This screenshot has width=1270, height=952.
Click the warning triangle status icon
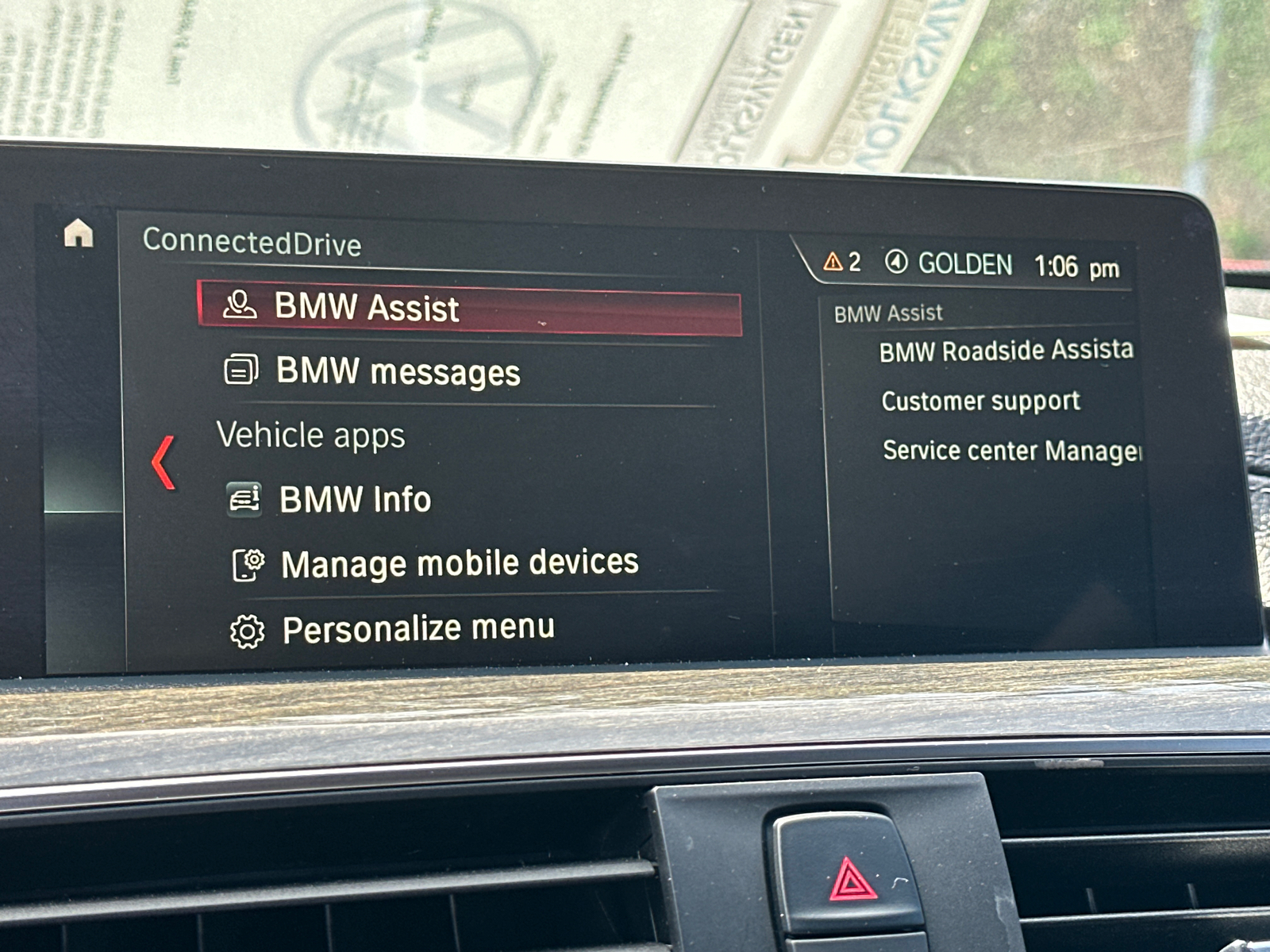[831, 263]
